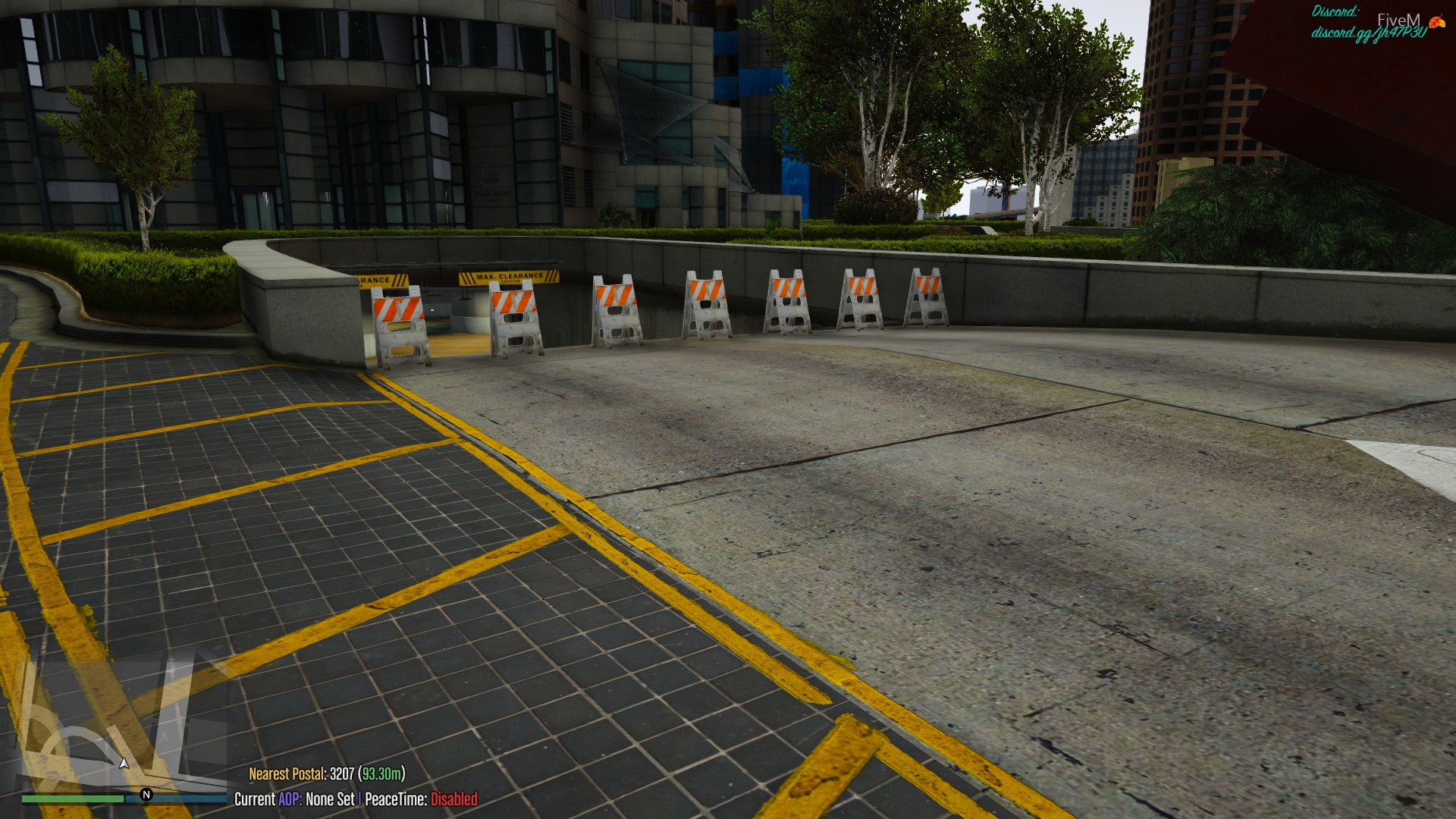Open the discord.gg/jh47P3U invite link

[1371, 35]
